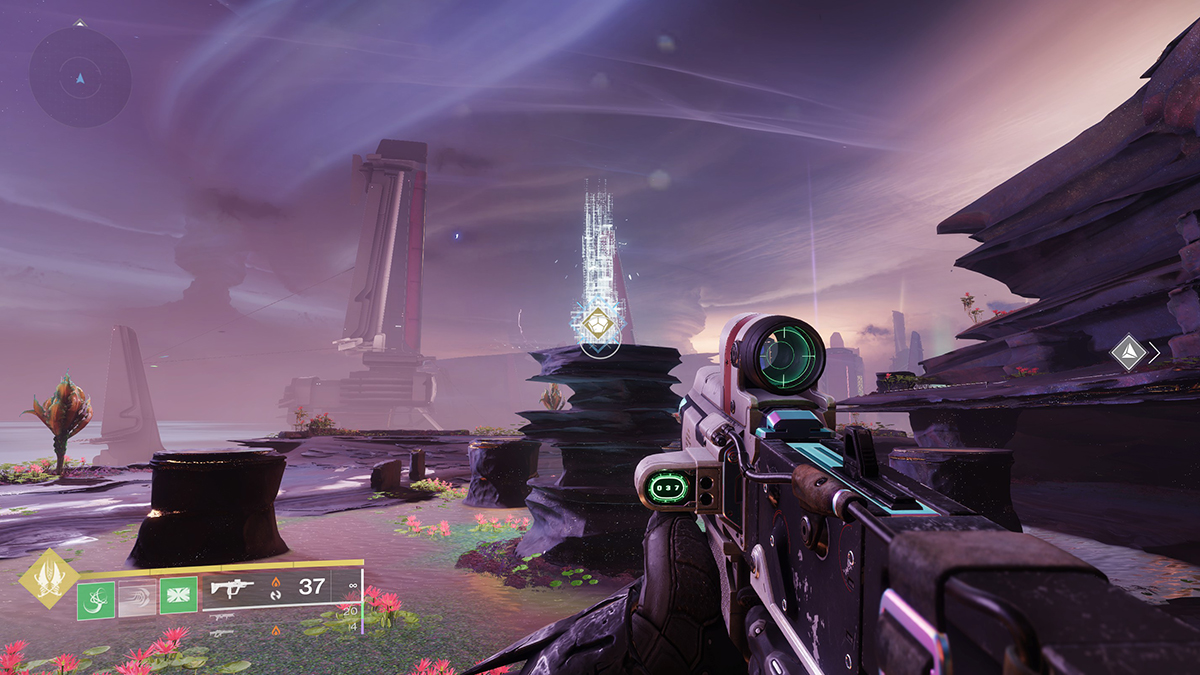Click the circular radar in the corner
The width and height of the screenshot is (1200, 675).
click(x=80, y=77)
